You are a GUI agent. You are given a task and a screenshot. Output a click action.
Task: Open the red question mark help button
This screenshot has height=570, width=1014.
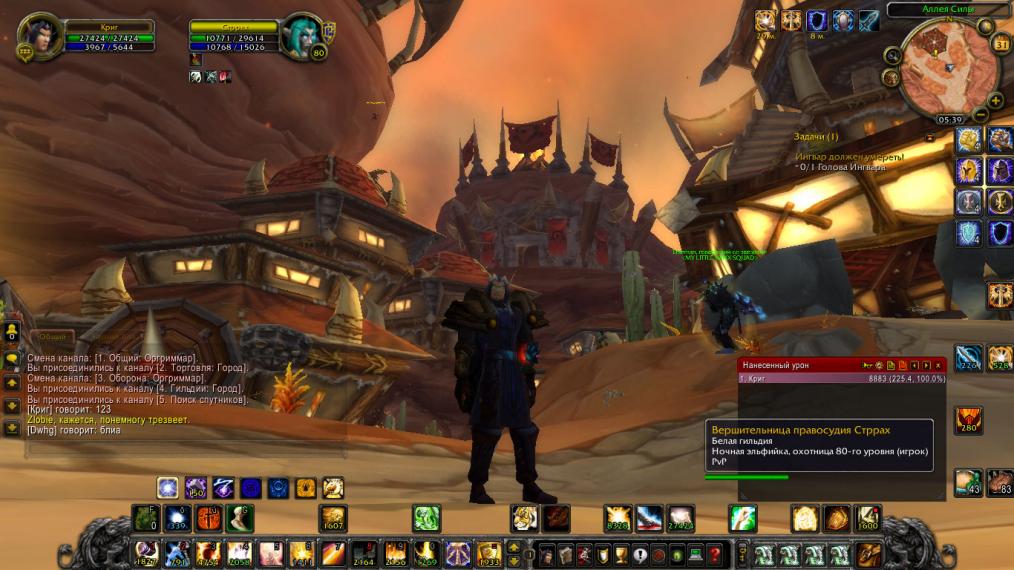pyautogui.click(x=714, y=553)
